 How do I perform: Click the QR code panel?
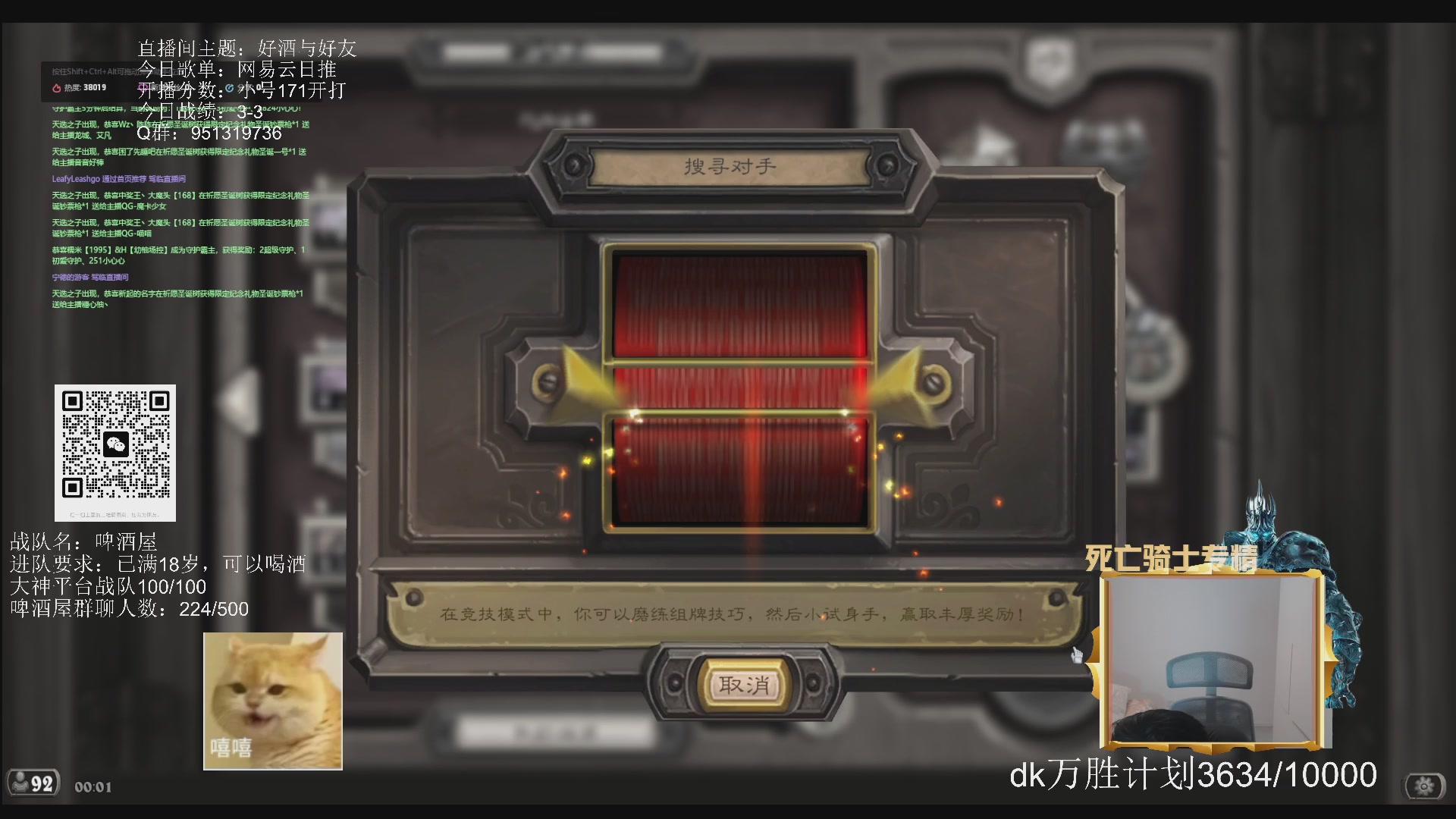pos(115,453)
